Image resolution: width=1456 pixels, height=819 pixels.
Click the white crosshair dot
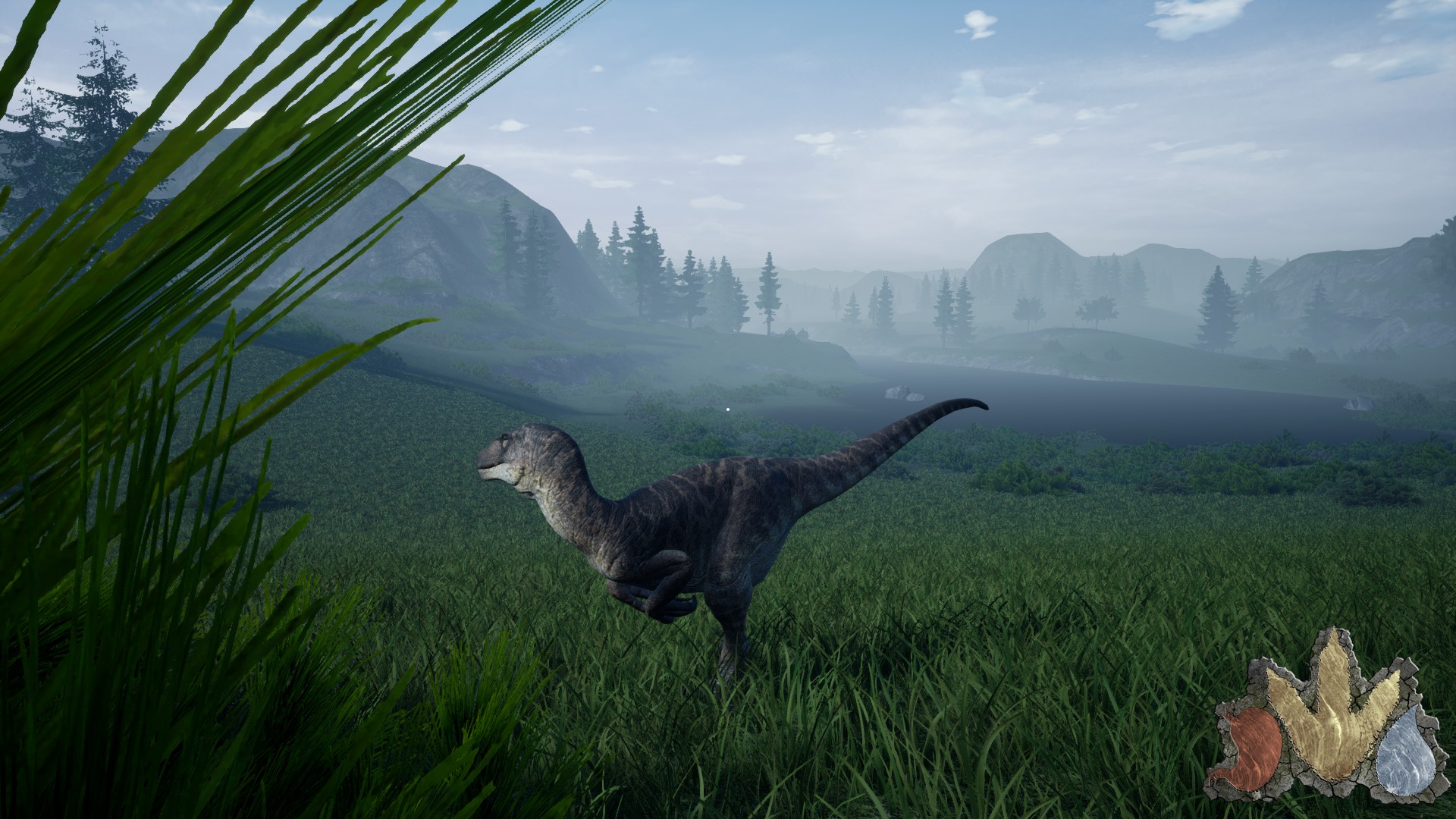point(727,409)
